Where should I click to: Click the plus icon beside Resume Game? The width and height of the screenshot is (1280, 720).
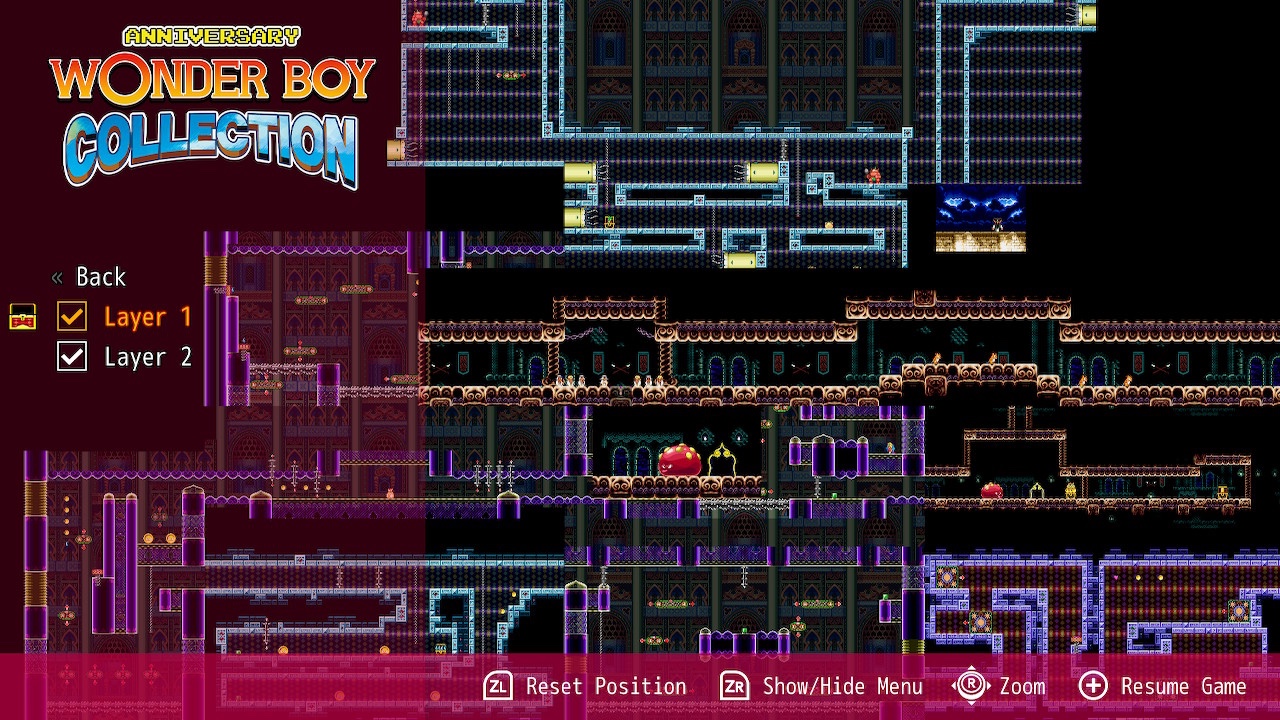click(x=1092, y=686)
